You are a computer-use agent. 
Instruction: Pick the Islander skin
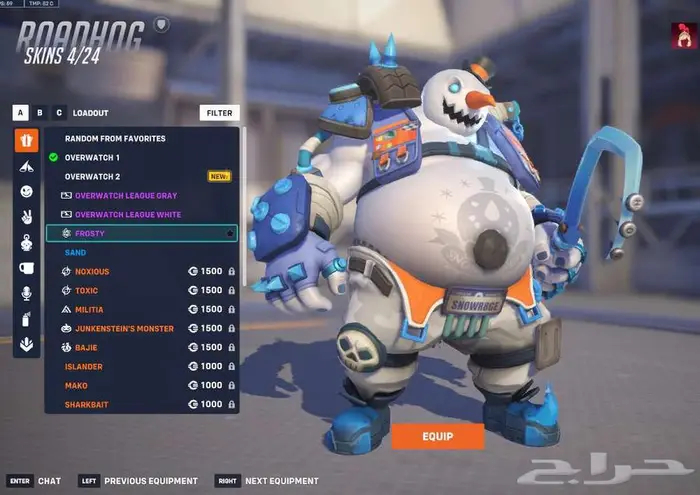click(x=84, y=366)
